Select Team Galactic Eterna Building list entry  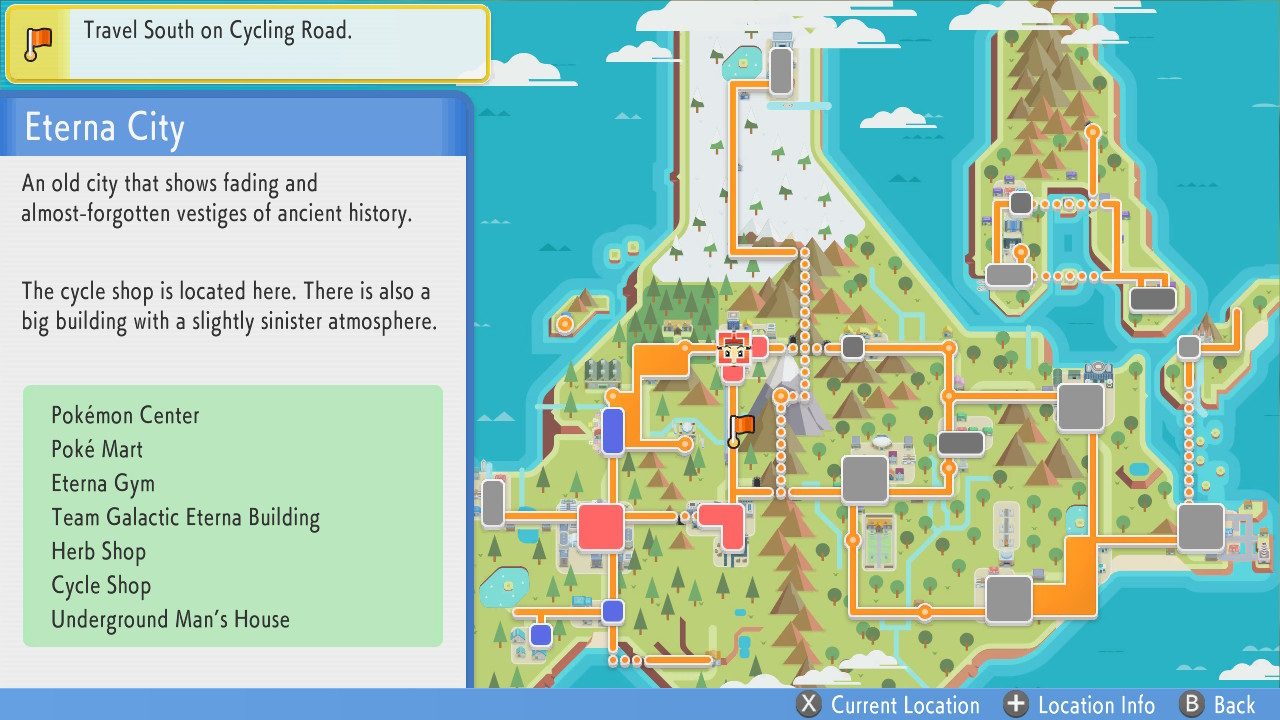coord(185,517)
